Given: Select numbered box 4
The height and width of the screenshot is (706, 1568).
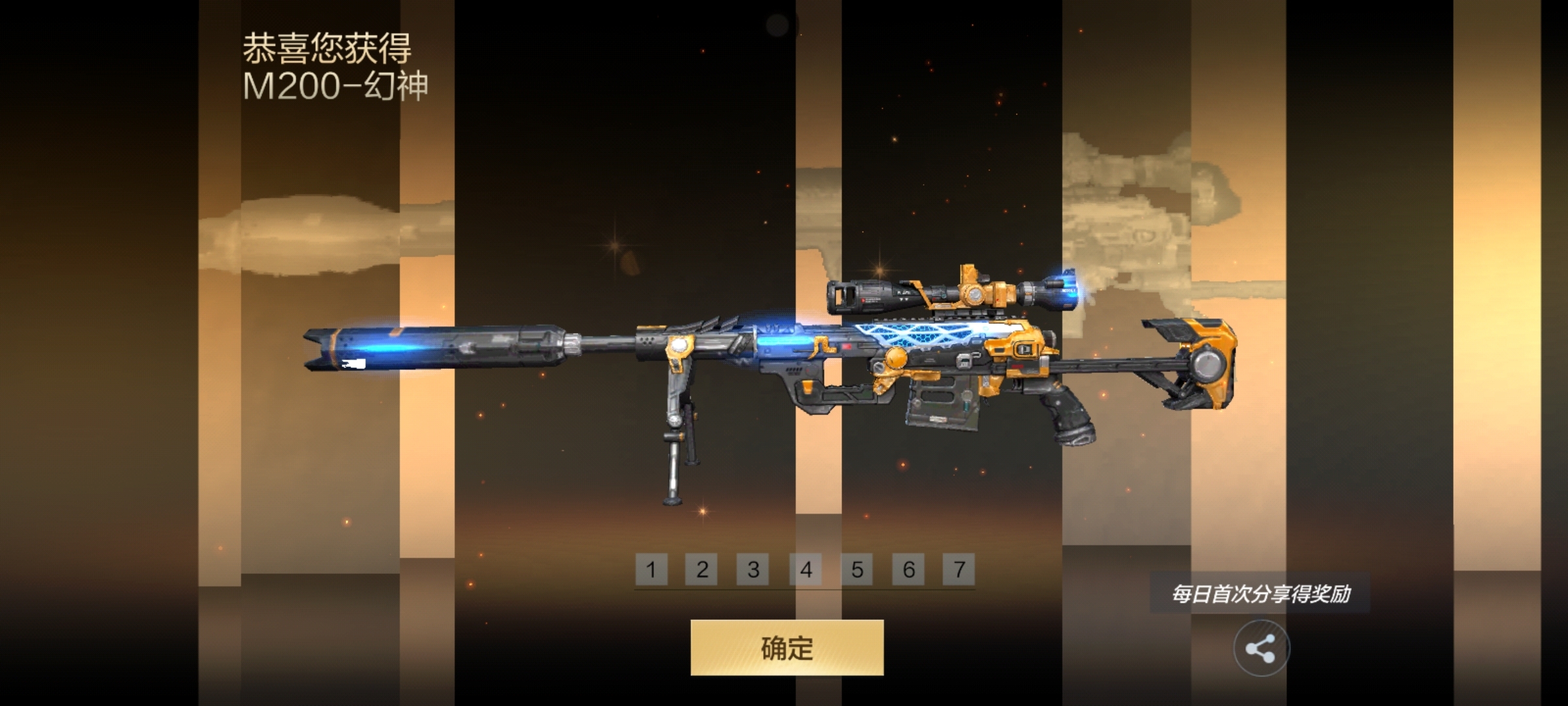Looking at the screenshot, I should point(806,569).
